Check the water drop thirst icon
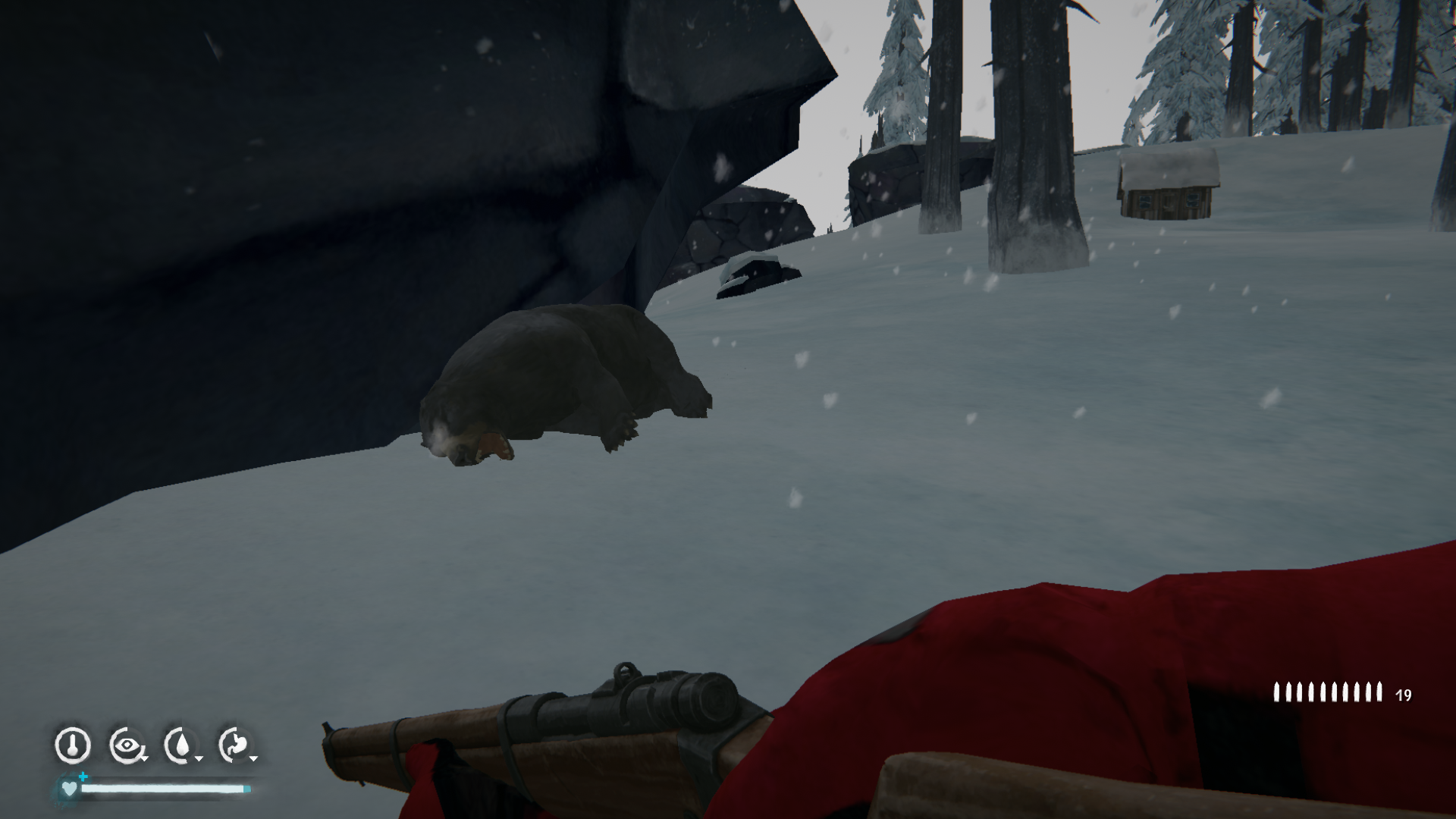The height and width of the screenshot is (819, 1456). click(x=180, y=745)
